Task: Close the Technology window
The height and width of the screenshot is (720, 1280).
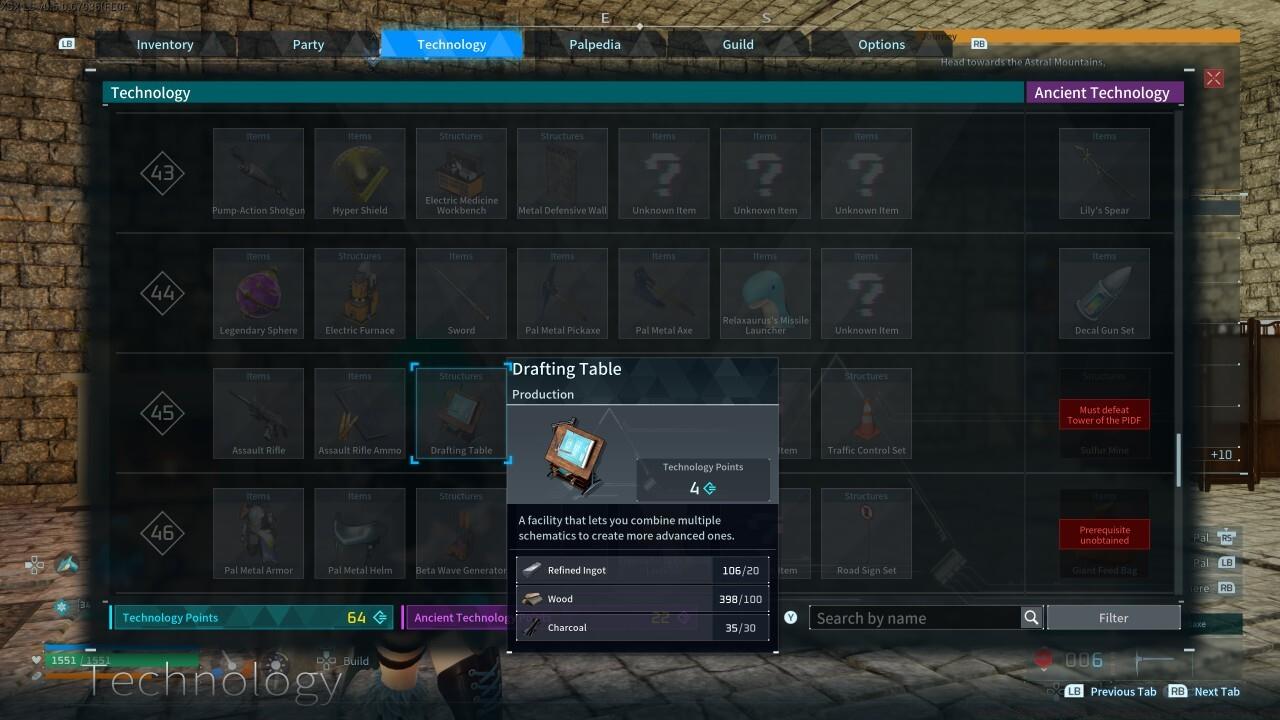Action: (1213, 78)
